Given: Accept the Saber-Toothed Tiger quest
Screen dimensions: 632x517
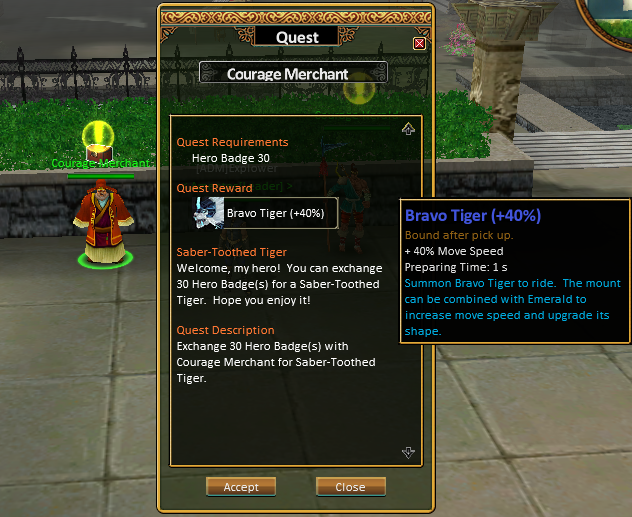Looking at the screenshot, I should point(240,487).
